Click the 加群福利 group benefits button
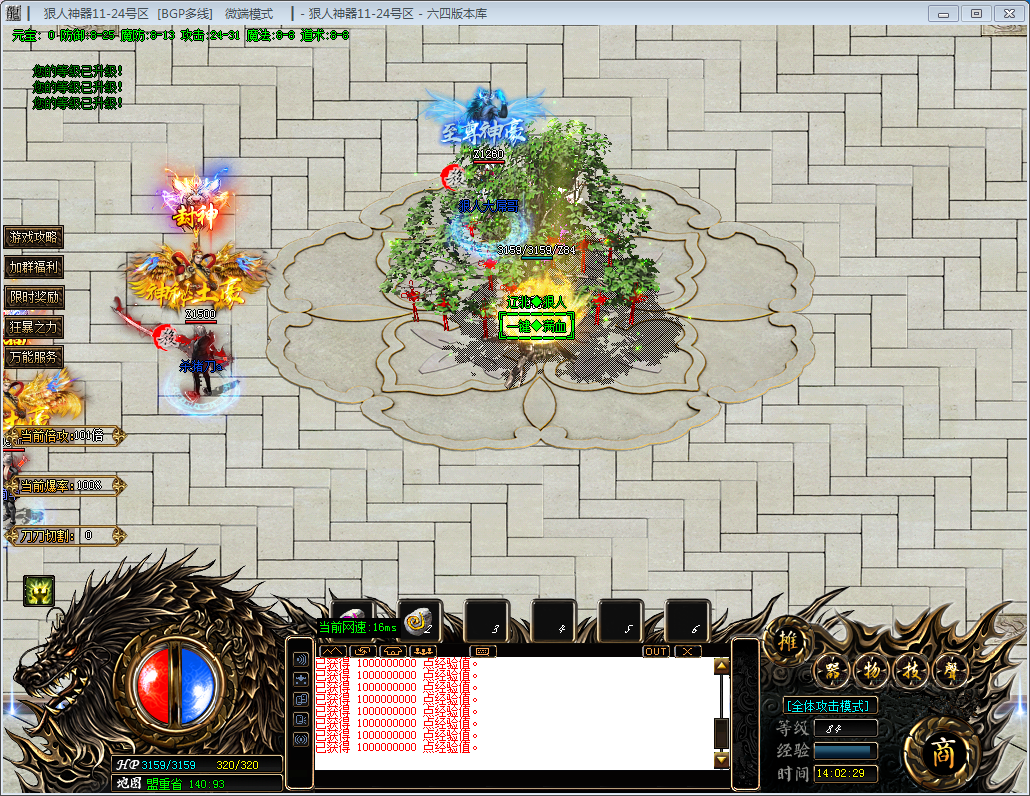This screenshot has height=796, width=1030. 34,267
